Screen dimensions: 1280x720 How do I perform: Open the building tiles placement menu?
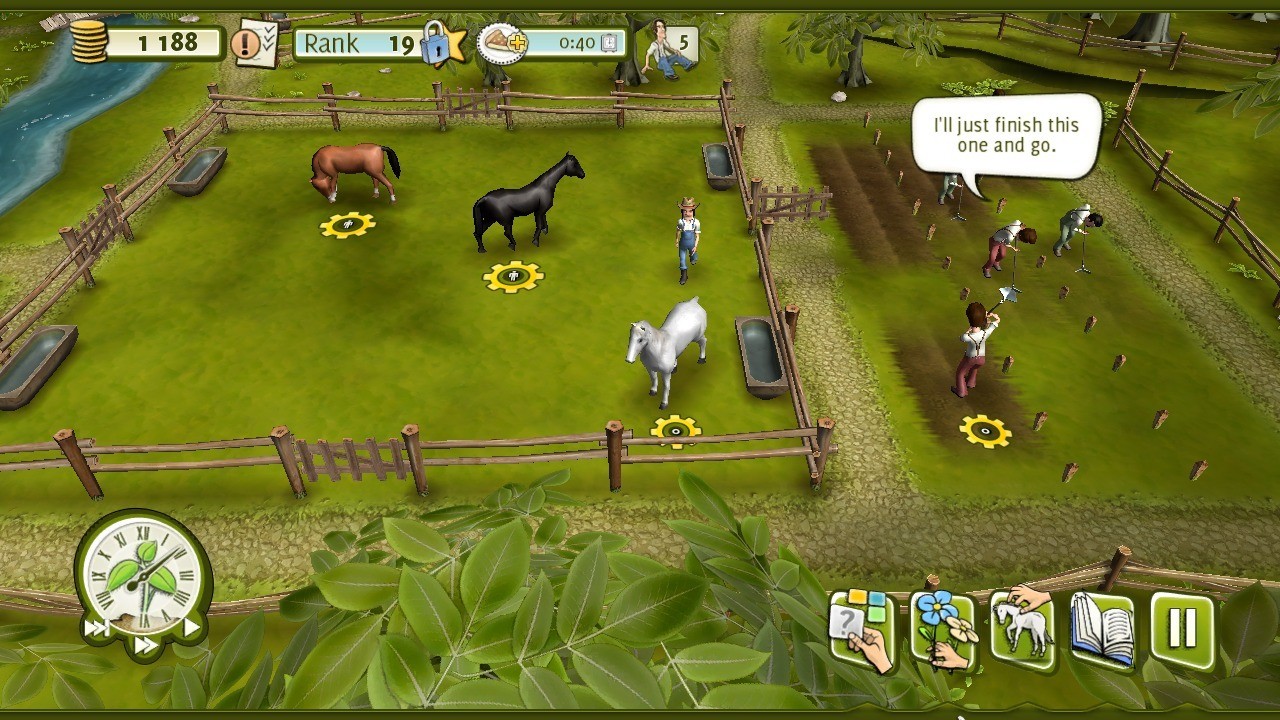tap(861, 632)
